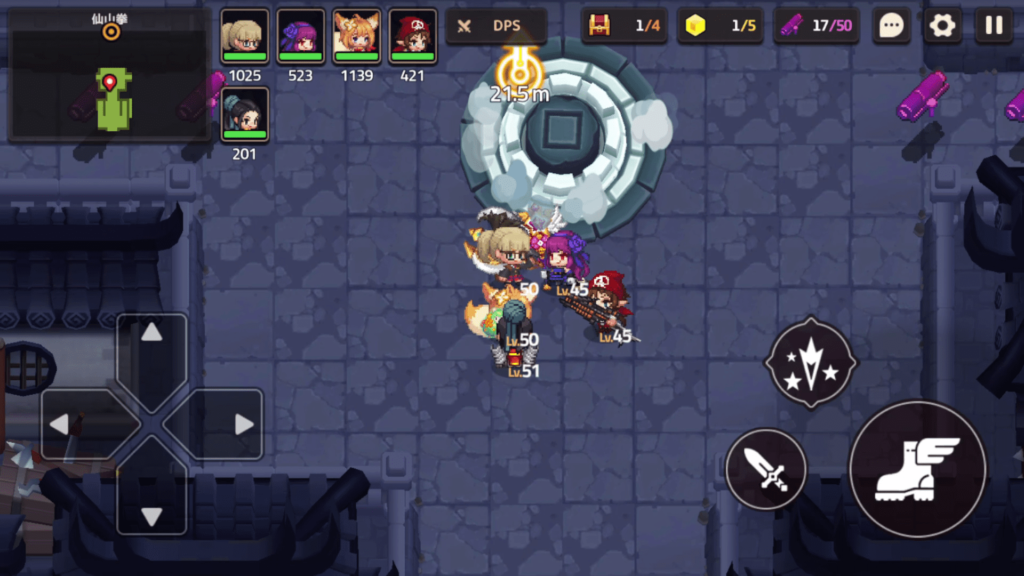Open the gear settings menu

[x=942, y=26]
